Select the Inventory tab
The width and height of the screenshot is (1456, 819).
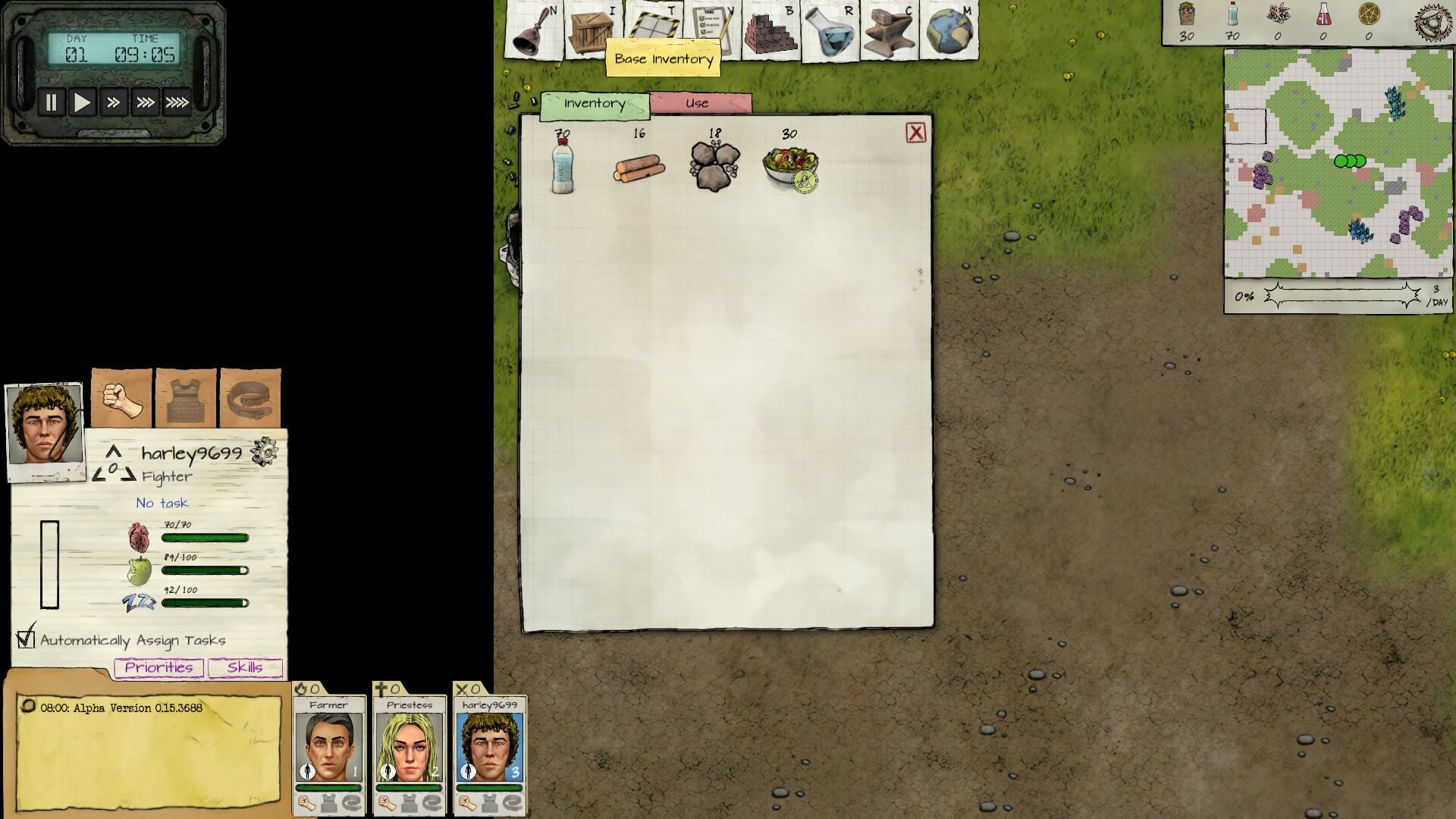pos(595,105)
